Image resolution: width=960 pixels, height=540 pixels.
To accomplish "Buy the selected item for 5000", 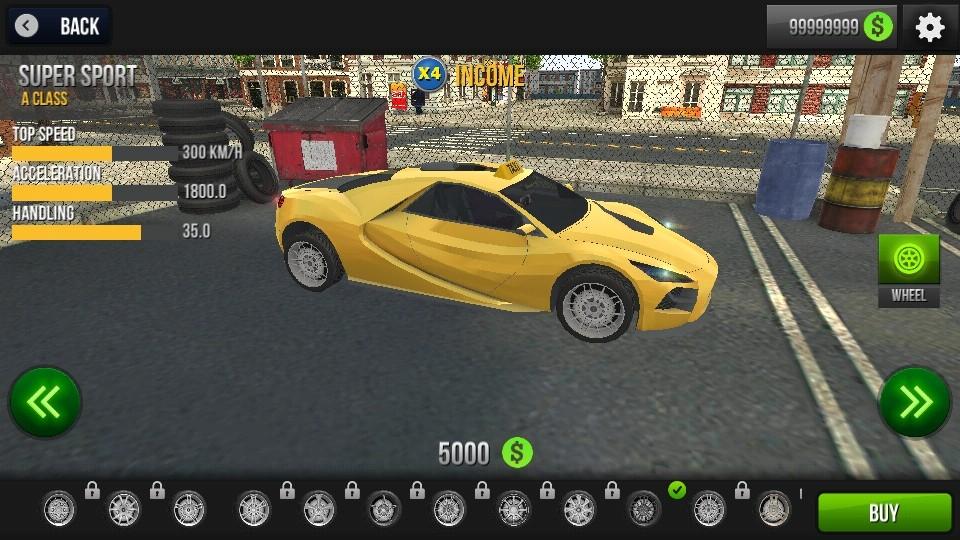I will pyautogui.click(x=884, y=513).
